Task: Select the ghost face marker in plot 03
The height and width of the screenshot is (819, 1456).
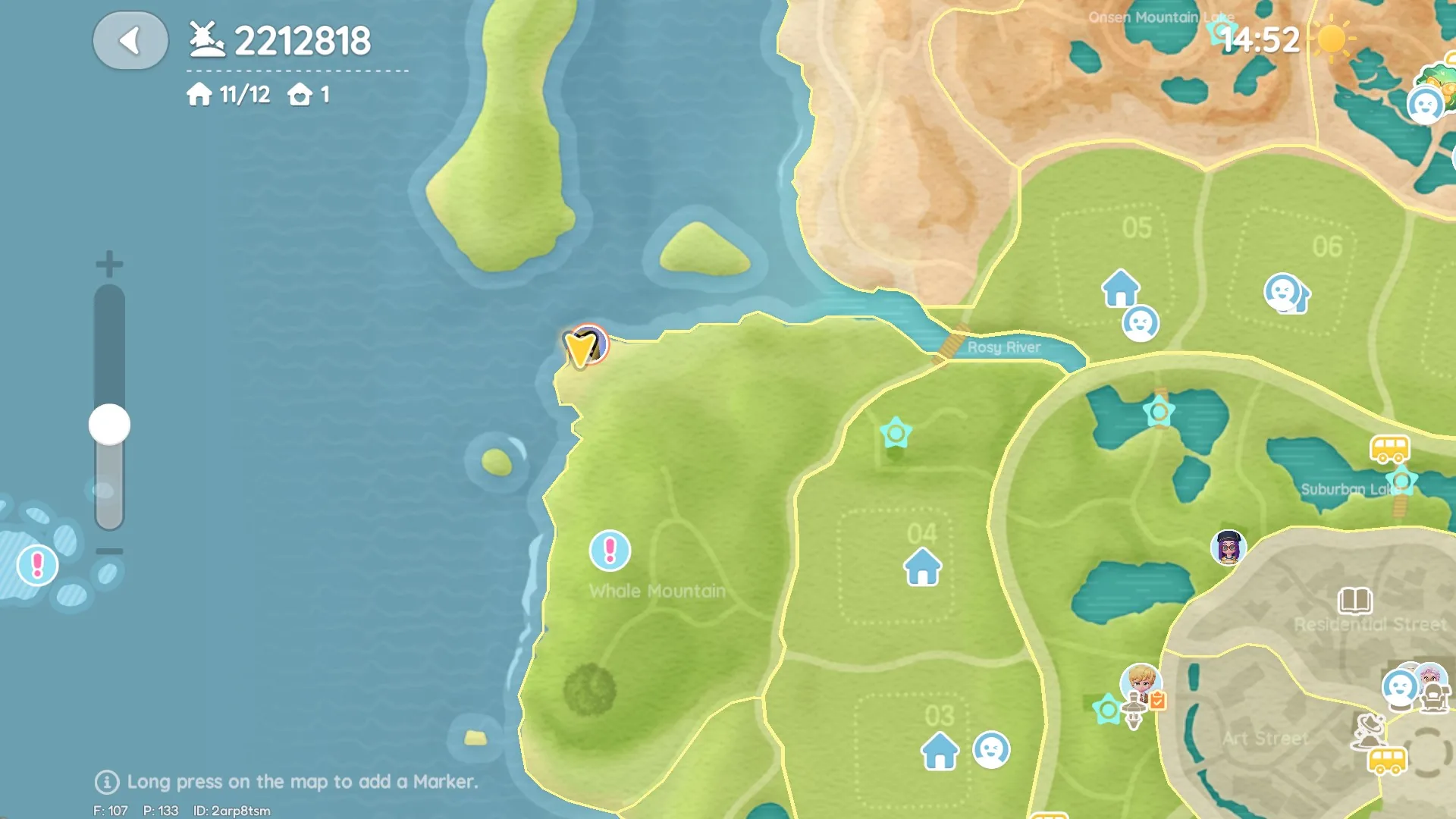Action: click(x=991, y=749)
